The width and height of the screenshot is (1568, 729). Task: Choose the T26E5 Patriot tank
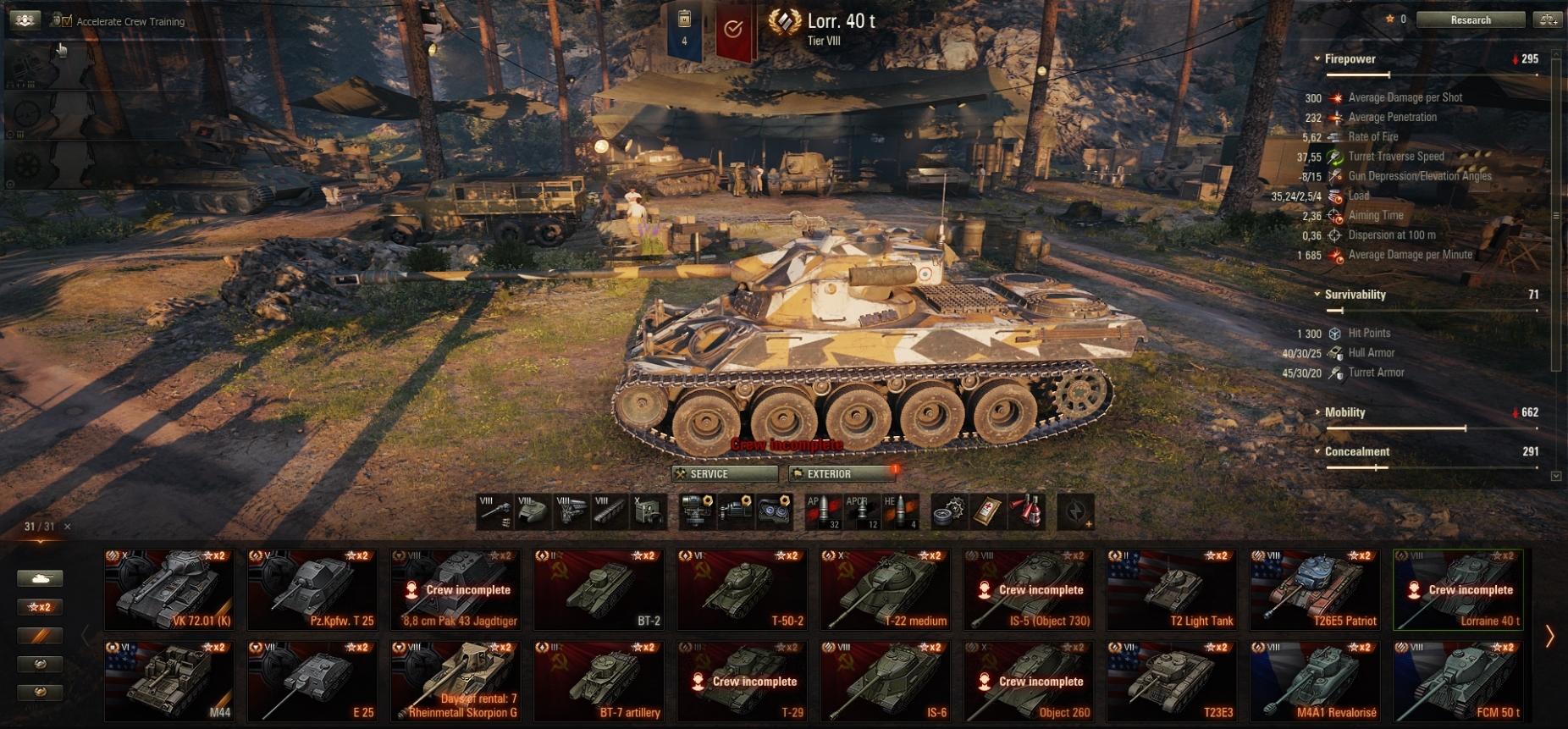(1314, 589)
